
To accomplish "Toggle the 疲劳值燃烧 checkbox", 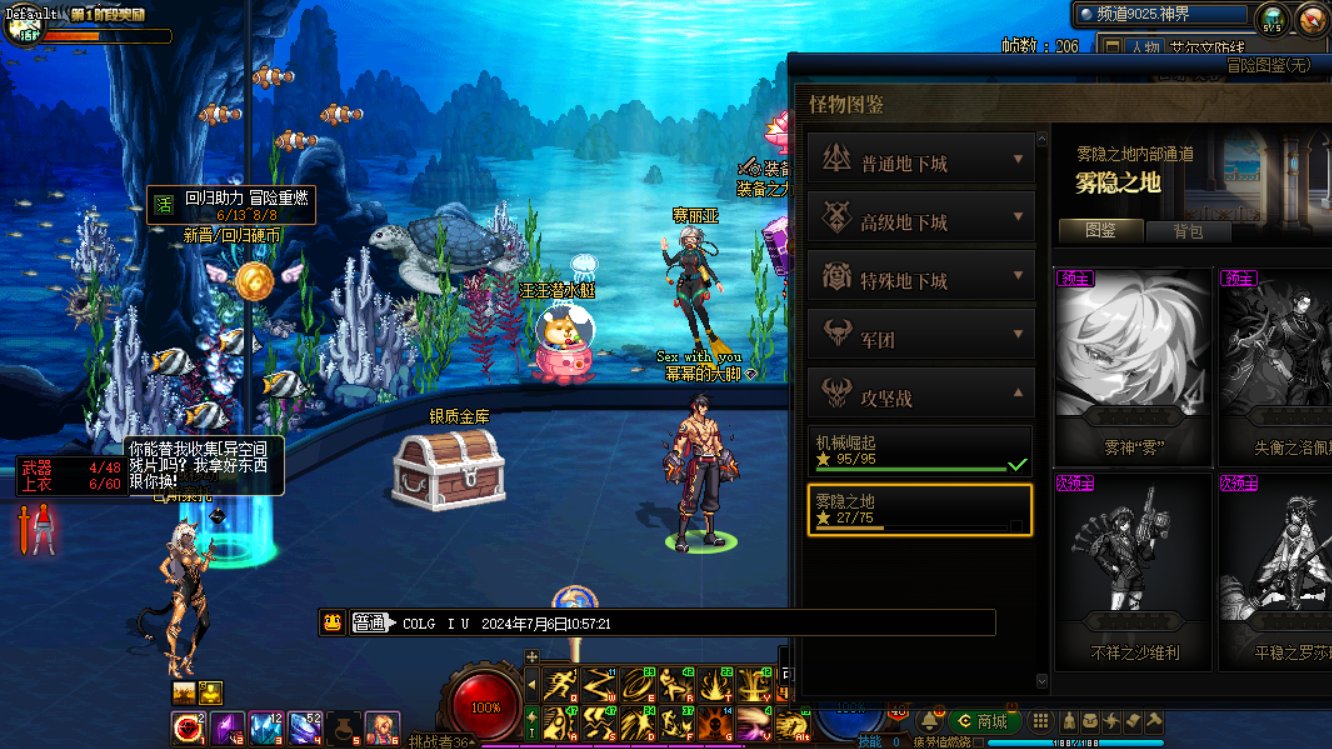I will pos(978,743).
